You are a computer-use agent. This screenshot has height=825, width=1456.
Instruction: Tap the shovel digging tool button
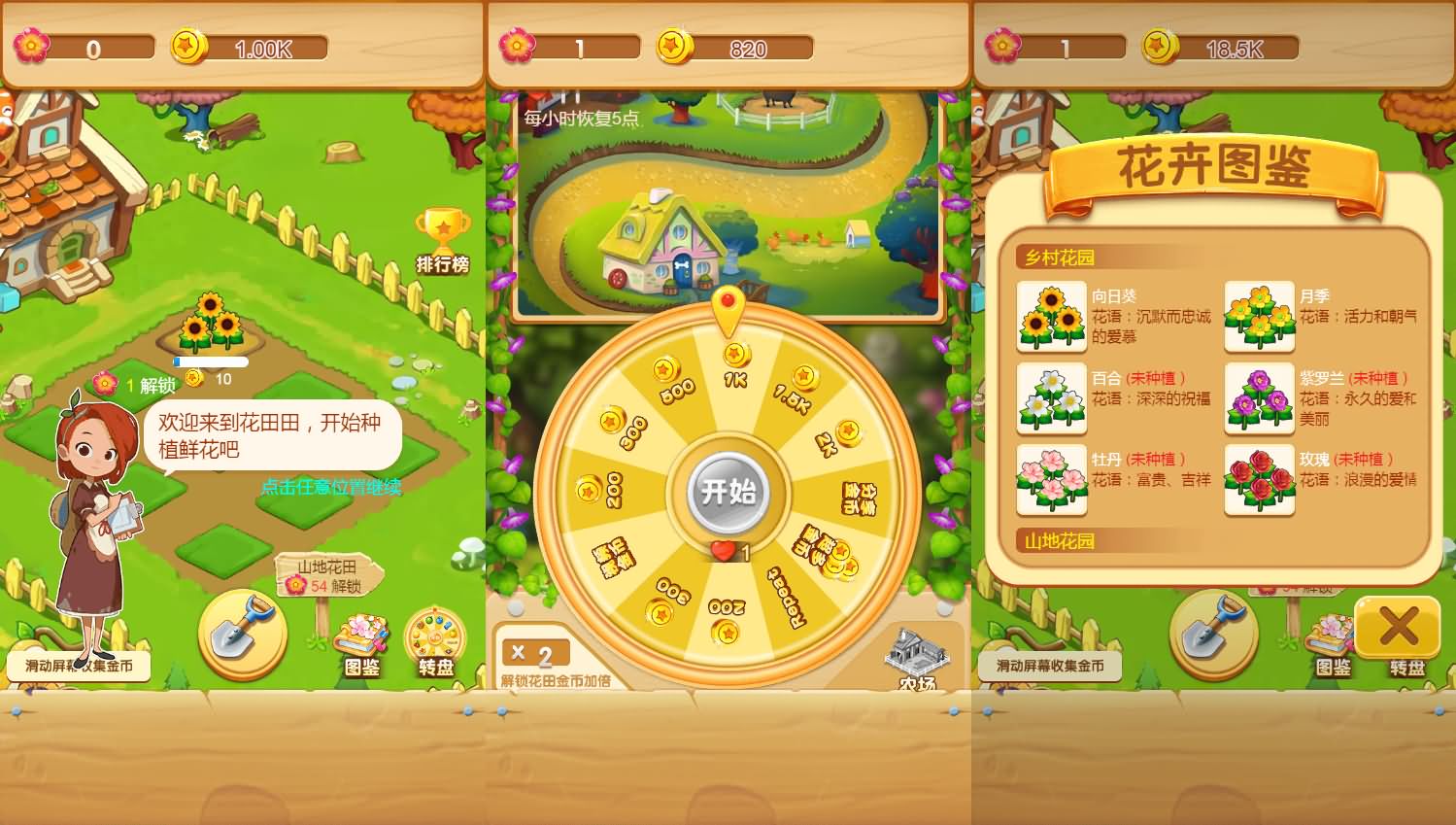243,632
